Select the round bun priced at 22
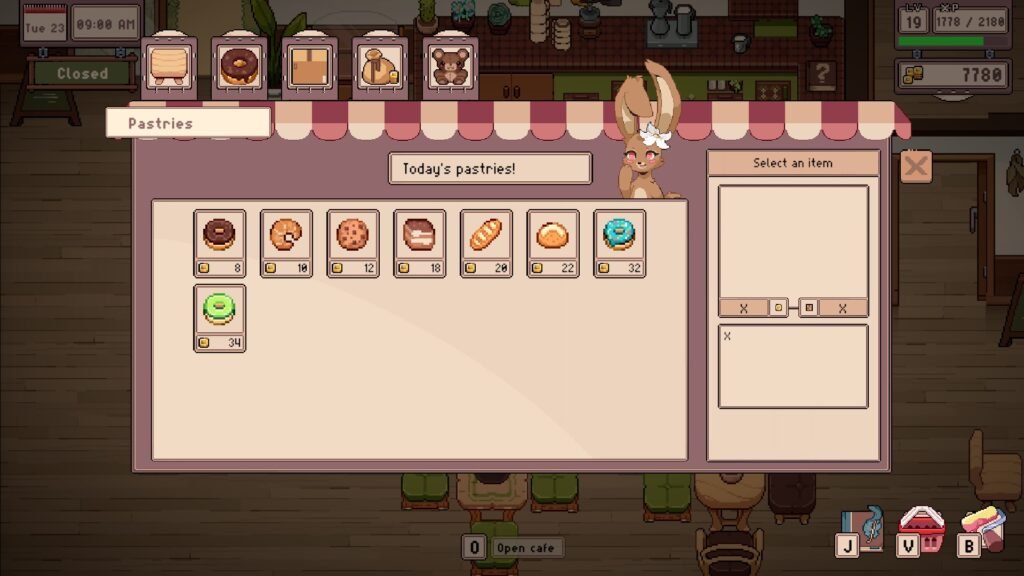Screen dimensions: 1024x576 coord(553,236)
